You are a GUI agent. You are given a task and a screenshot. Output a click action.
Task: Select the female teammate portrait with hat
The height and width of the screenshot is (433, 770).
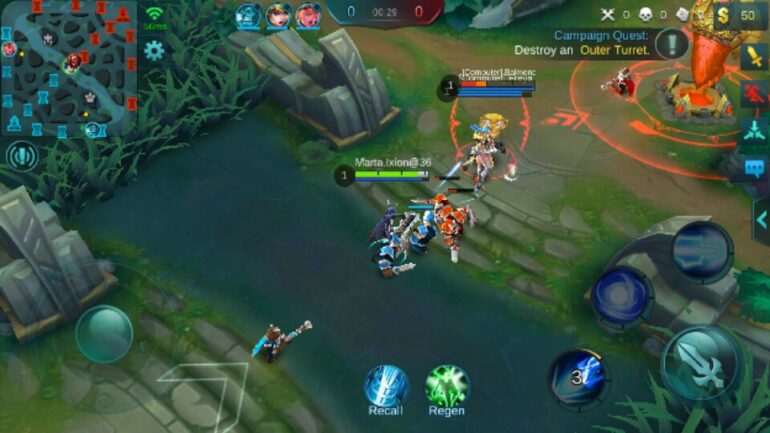pyautogui.click(x=278, y=15)
